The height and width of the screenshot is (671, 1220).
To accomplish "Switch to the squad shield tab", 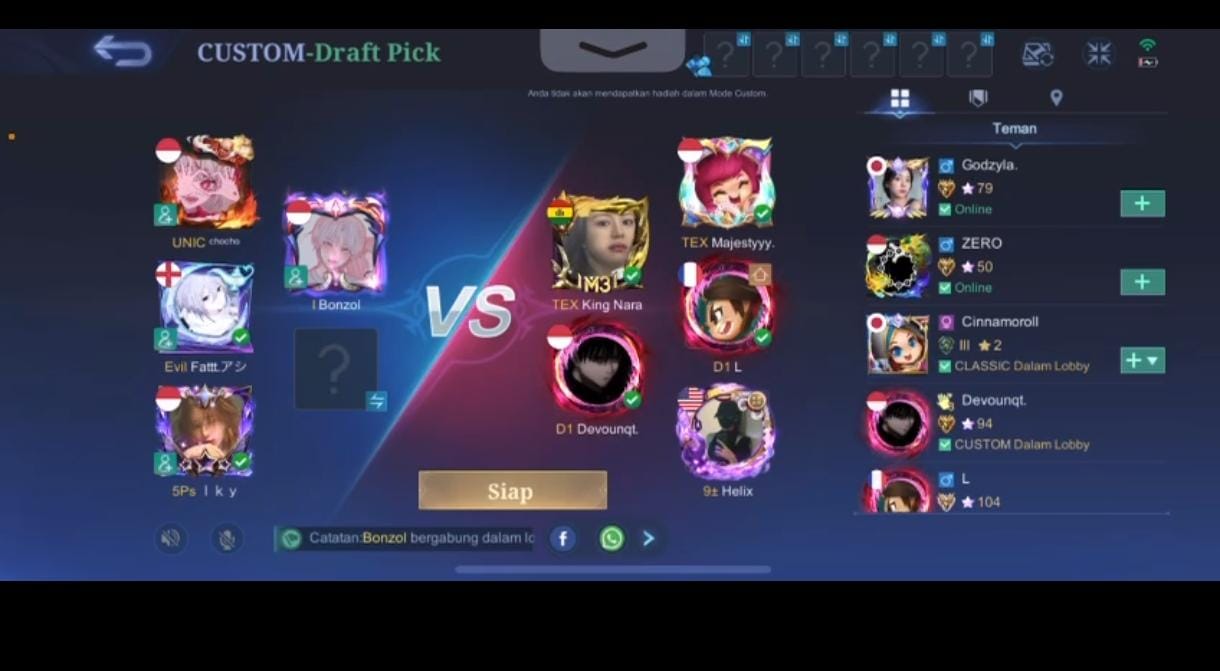I will tap(978, 98).
